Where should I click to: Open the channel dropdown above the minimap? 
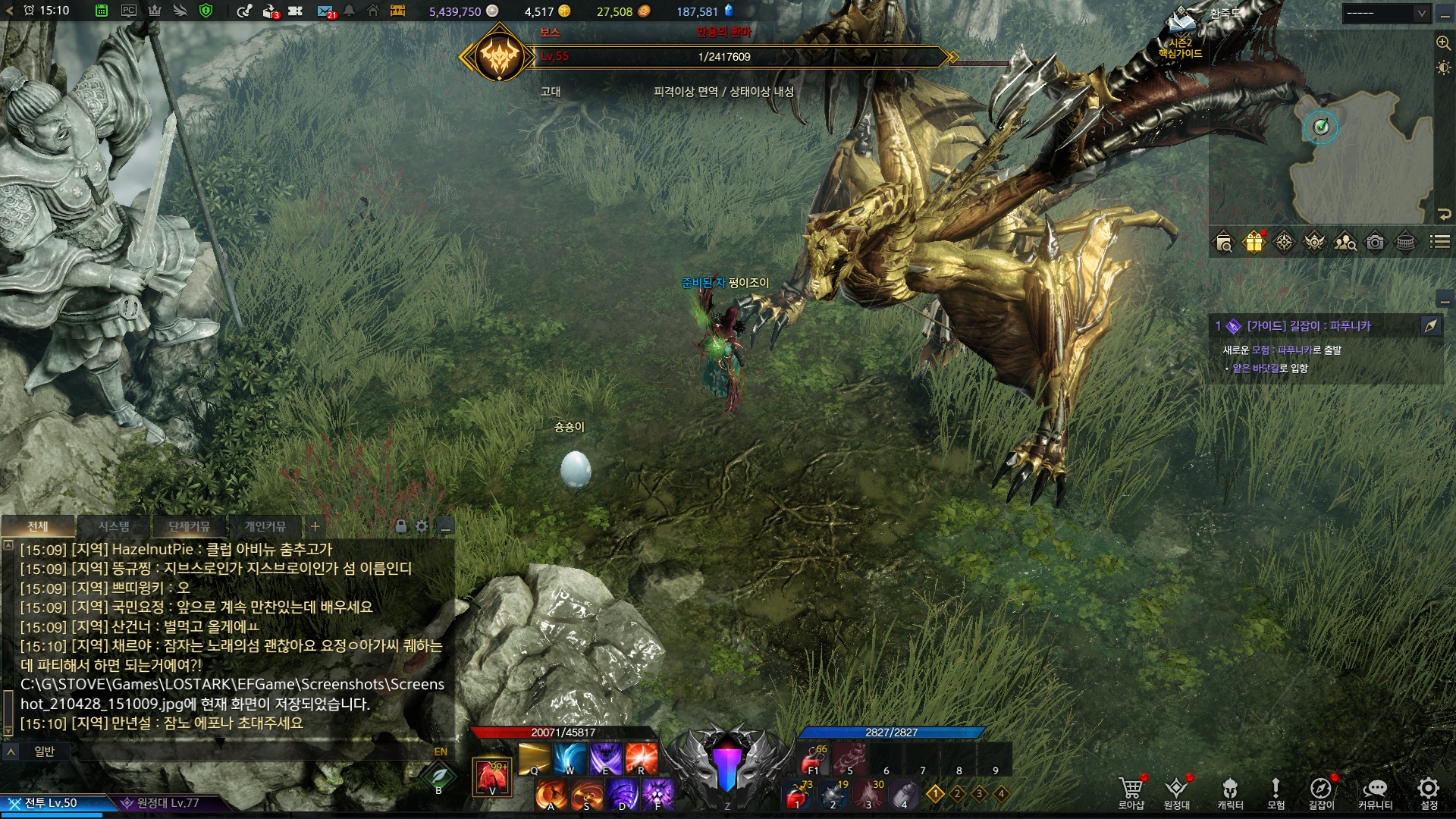(1385, 13)
